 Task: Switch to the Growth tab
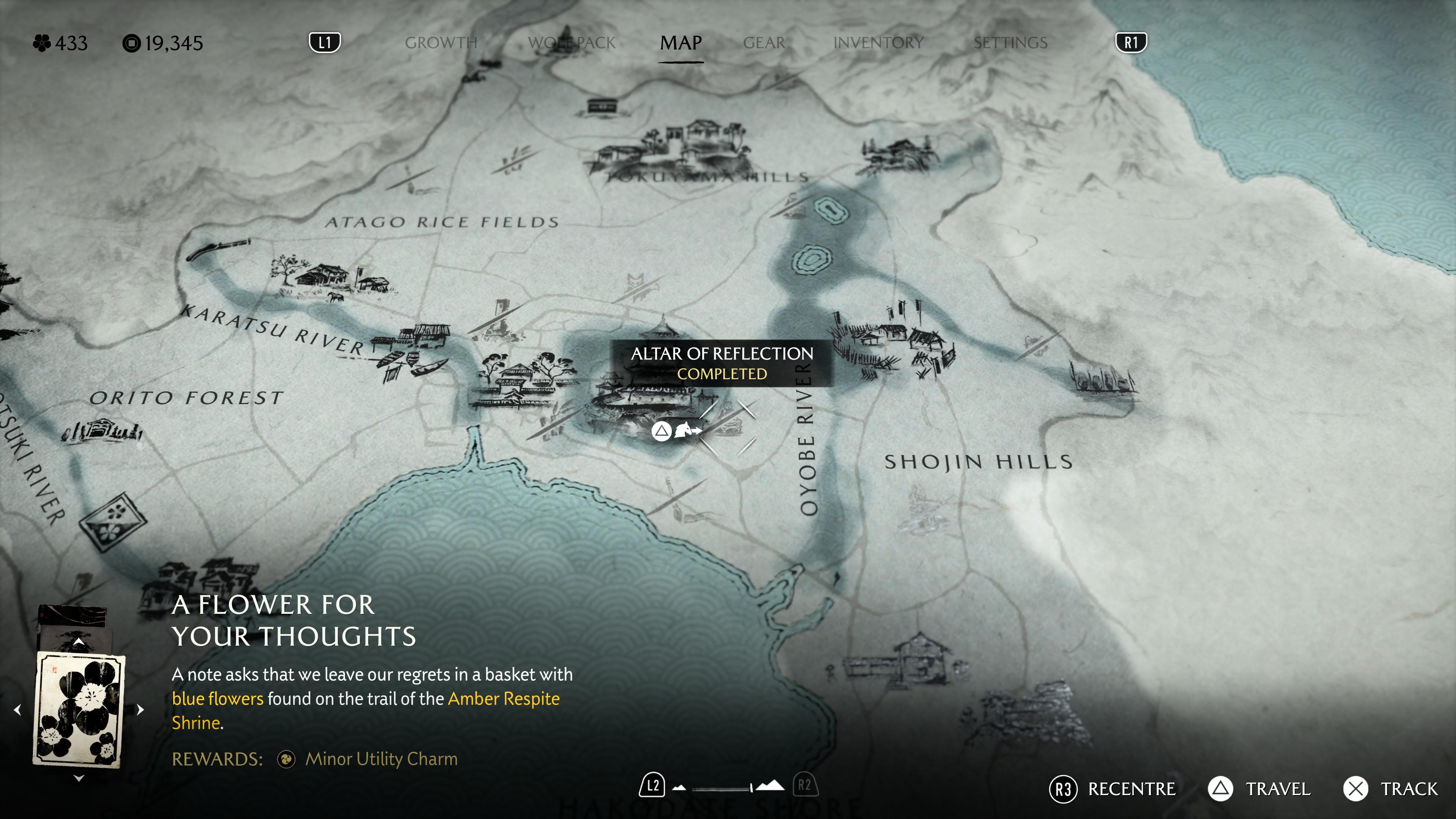point(441,43)
